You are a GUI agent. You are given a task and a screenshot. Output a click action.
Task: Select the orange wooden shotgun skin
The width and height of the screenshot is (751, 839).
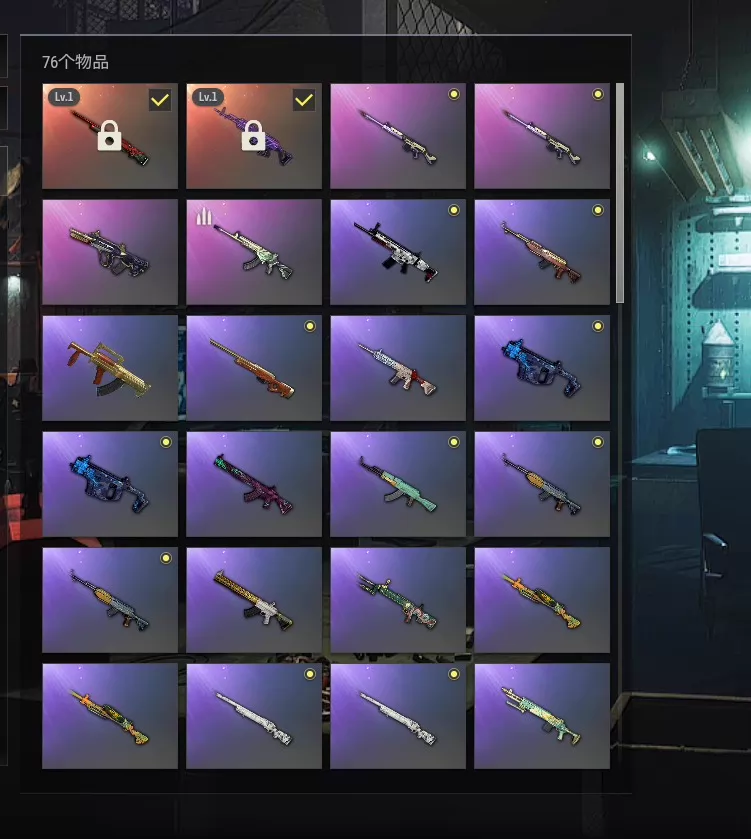click(253, 368)
